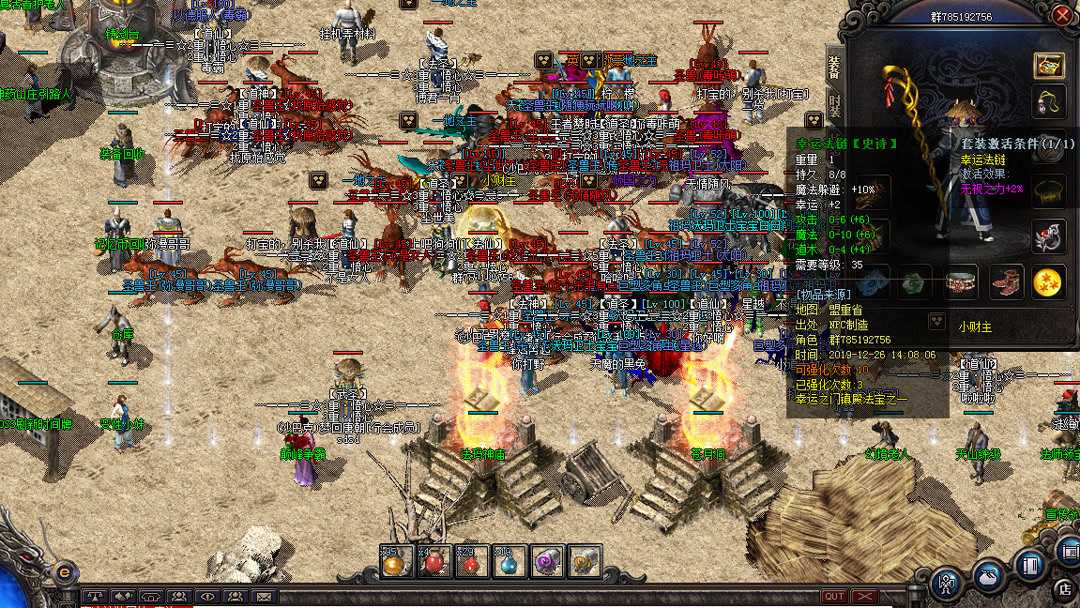Select the dragon ball orb slot

(x=1049, y=283)
